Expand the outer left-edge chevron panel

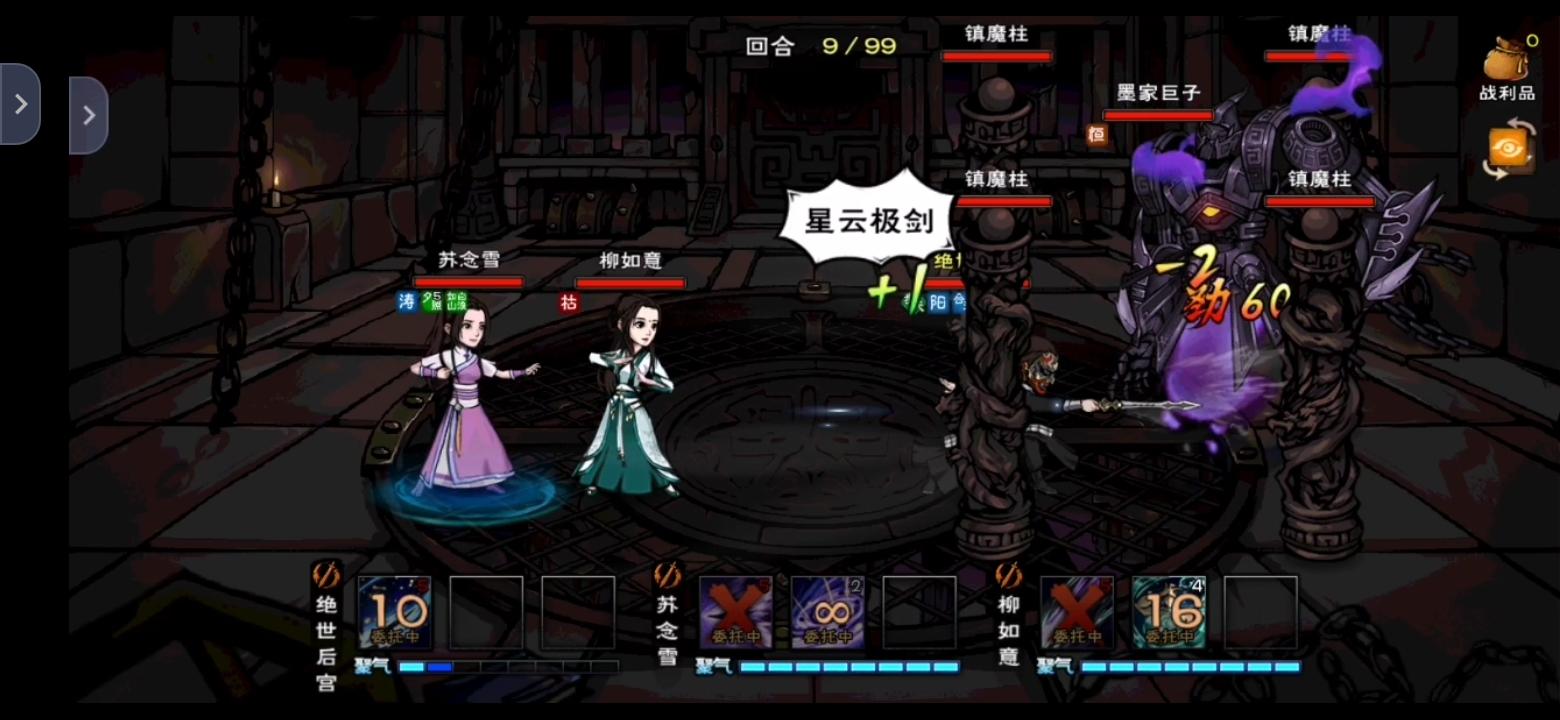[22, 103]
